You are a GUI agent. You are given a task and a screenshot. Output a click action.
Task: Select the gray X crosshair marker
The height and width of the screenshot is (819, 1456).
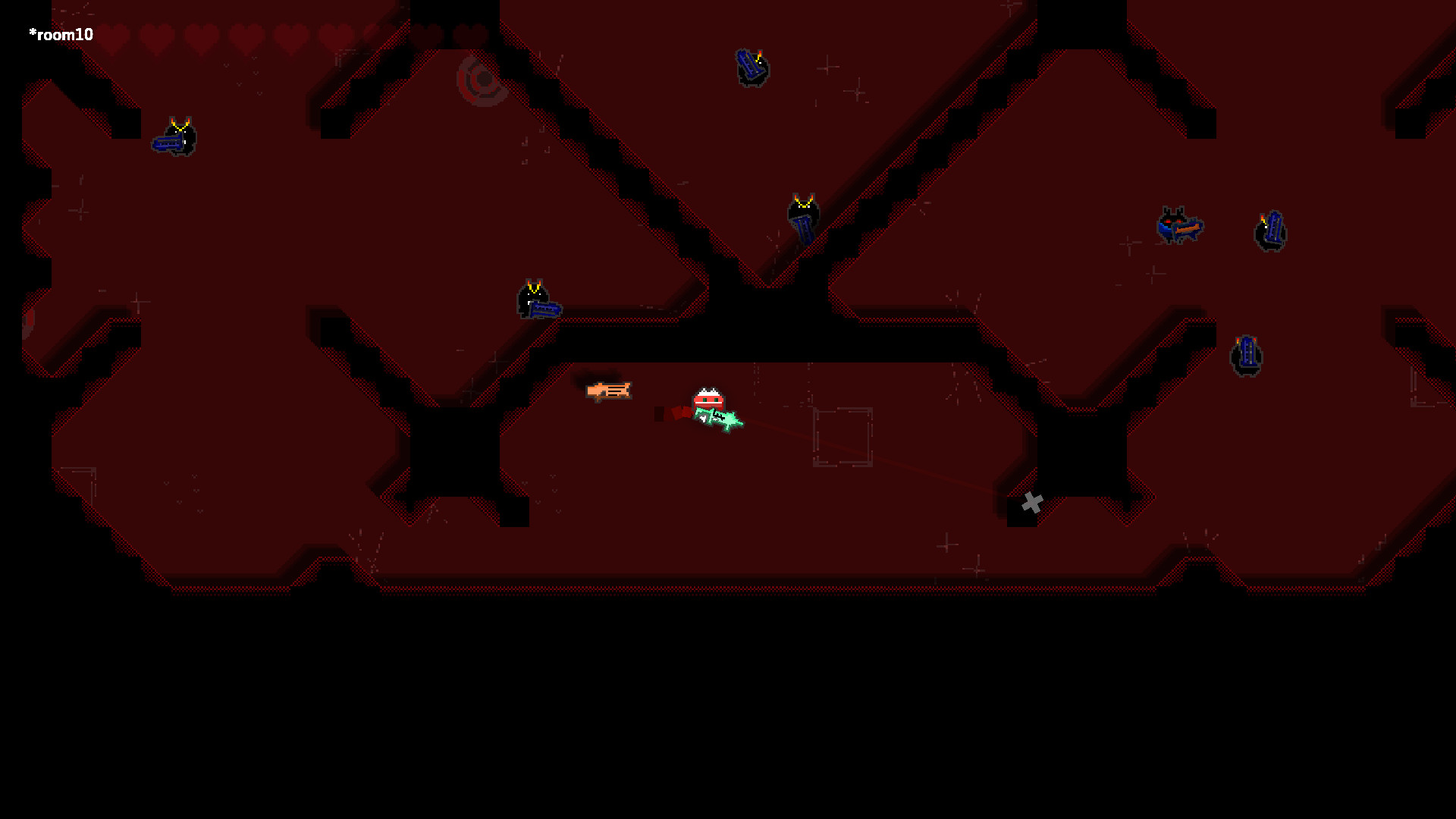click(x=1031, y=500)
